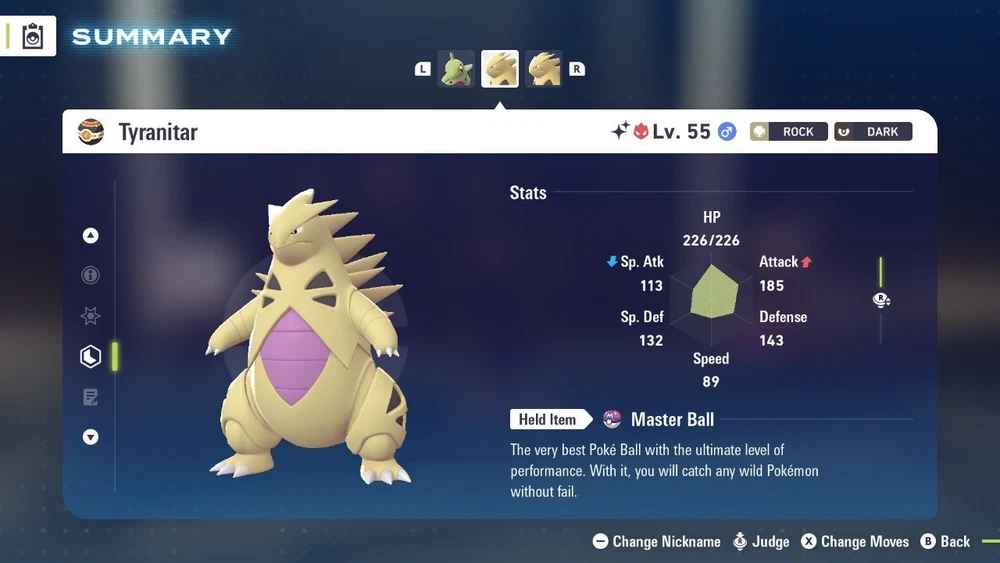The width and height of the screenshot is (1000, 563).
Task: Click the up arrow above the summary tabs
Action: click(91, 236)
